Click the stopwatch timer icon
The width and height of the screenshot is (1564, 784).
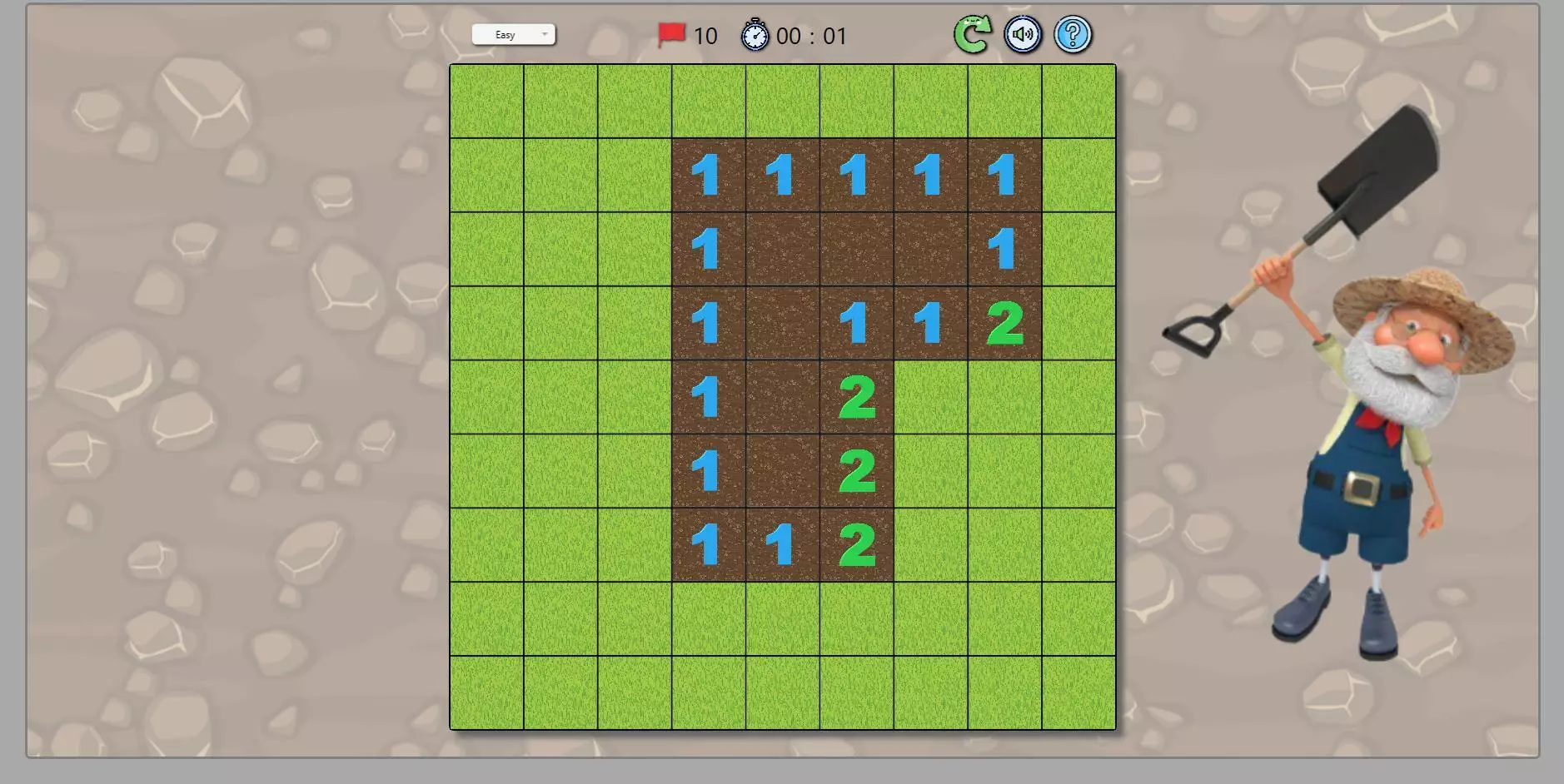755,36
